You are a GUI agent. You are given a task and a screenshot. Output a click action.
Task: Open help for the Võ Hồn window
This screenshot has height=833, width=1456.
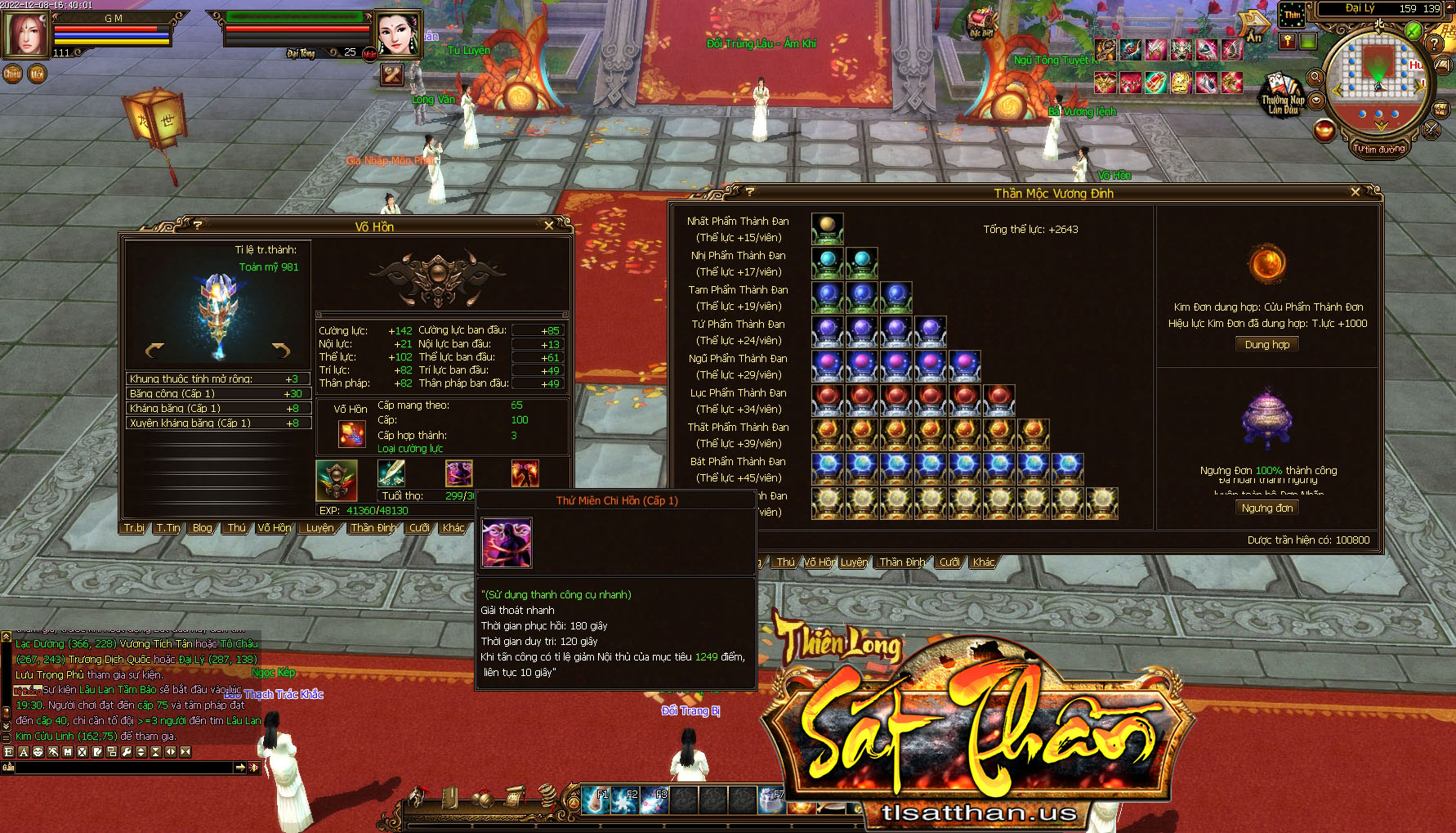tap(198, 225)
